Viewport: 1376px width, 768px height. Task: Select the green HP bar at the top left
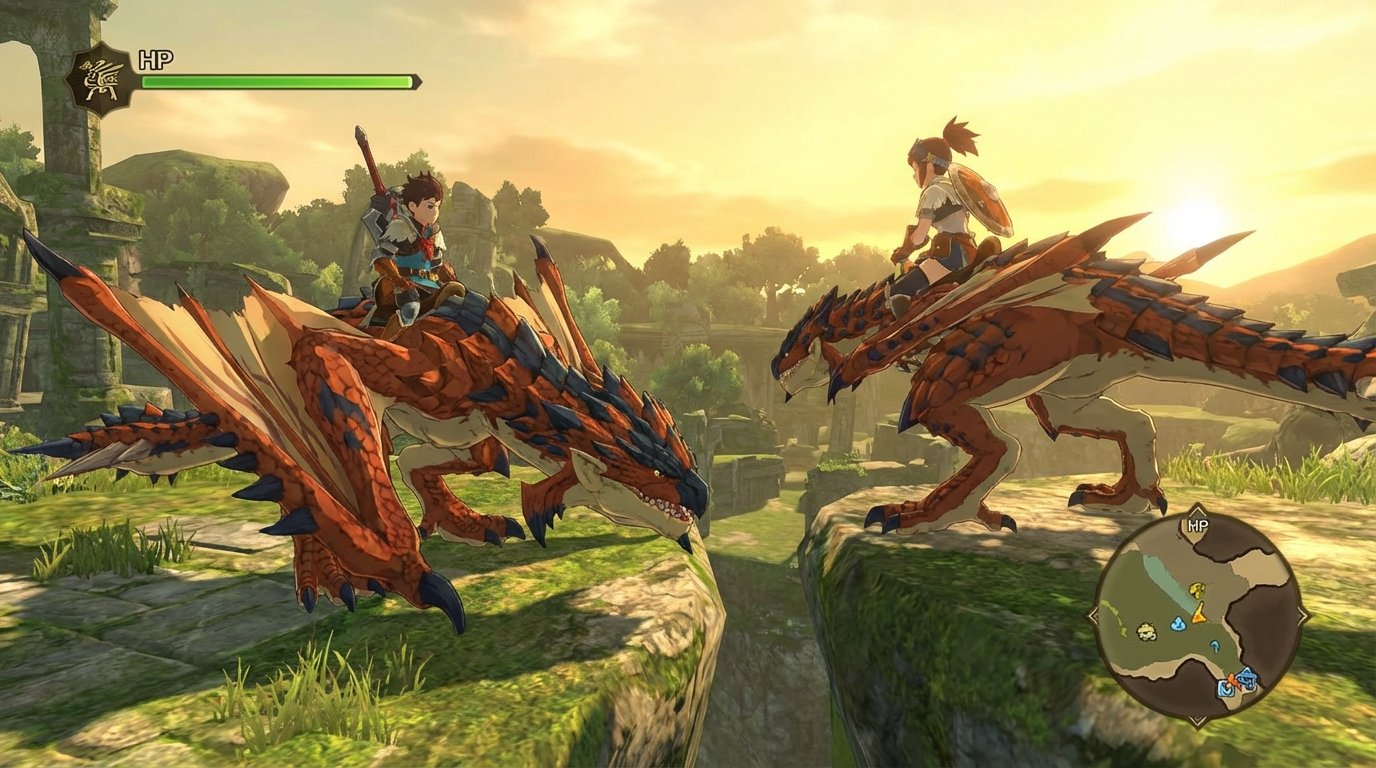[x=275, y=78]
